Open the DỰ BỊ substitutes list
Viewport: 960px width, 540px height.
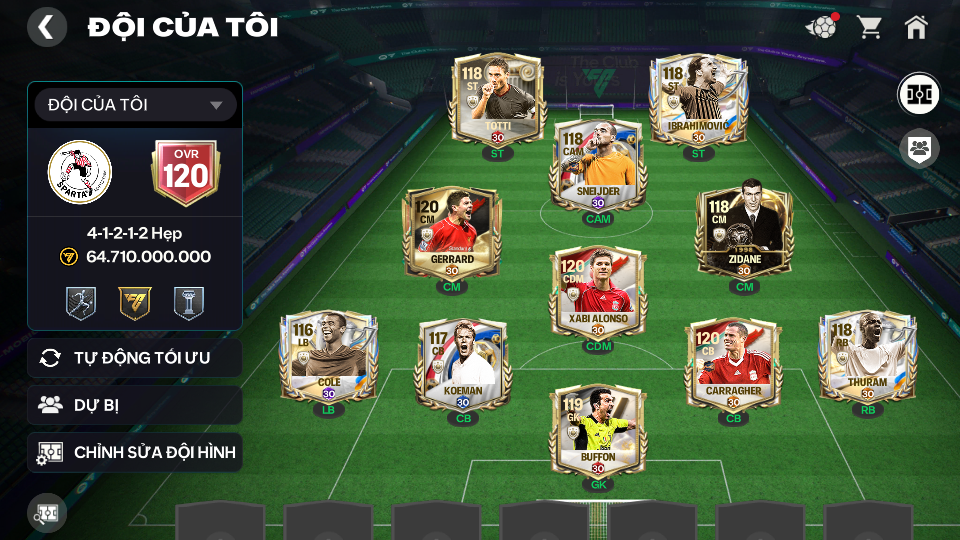[x=135, y=405]
